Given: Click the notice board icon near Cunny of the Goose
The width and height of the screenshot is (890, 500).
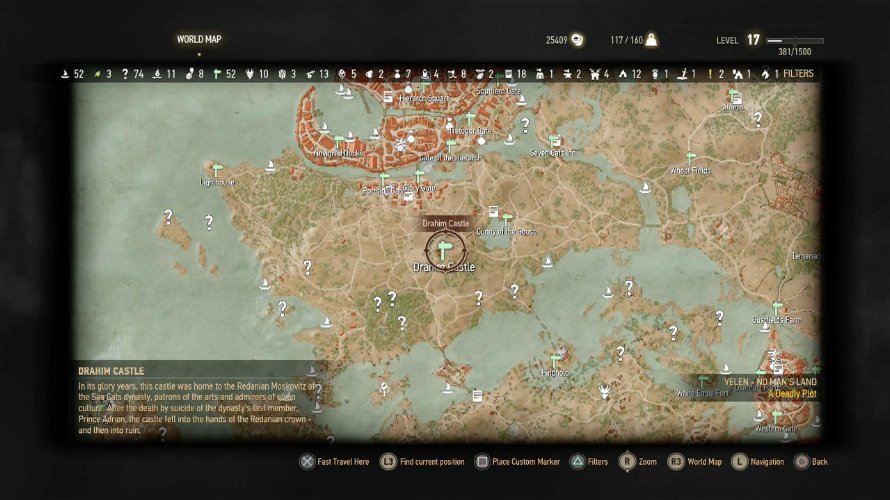Looking at the screenshot, I should tap(492, 212).
